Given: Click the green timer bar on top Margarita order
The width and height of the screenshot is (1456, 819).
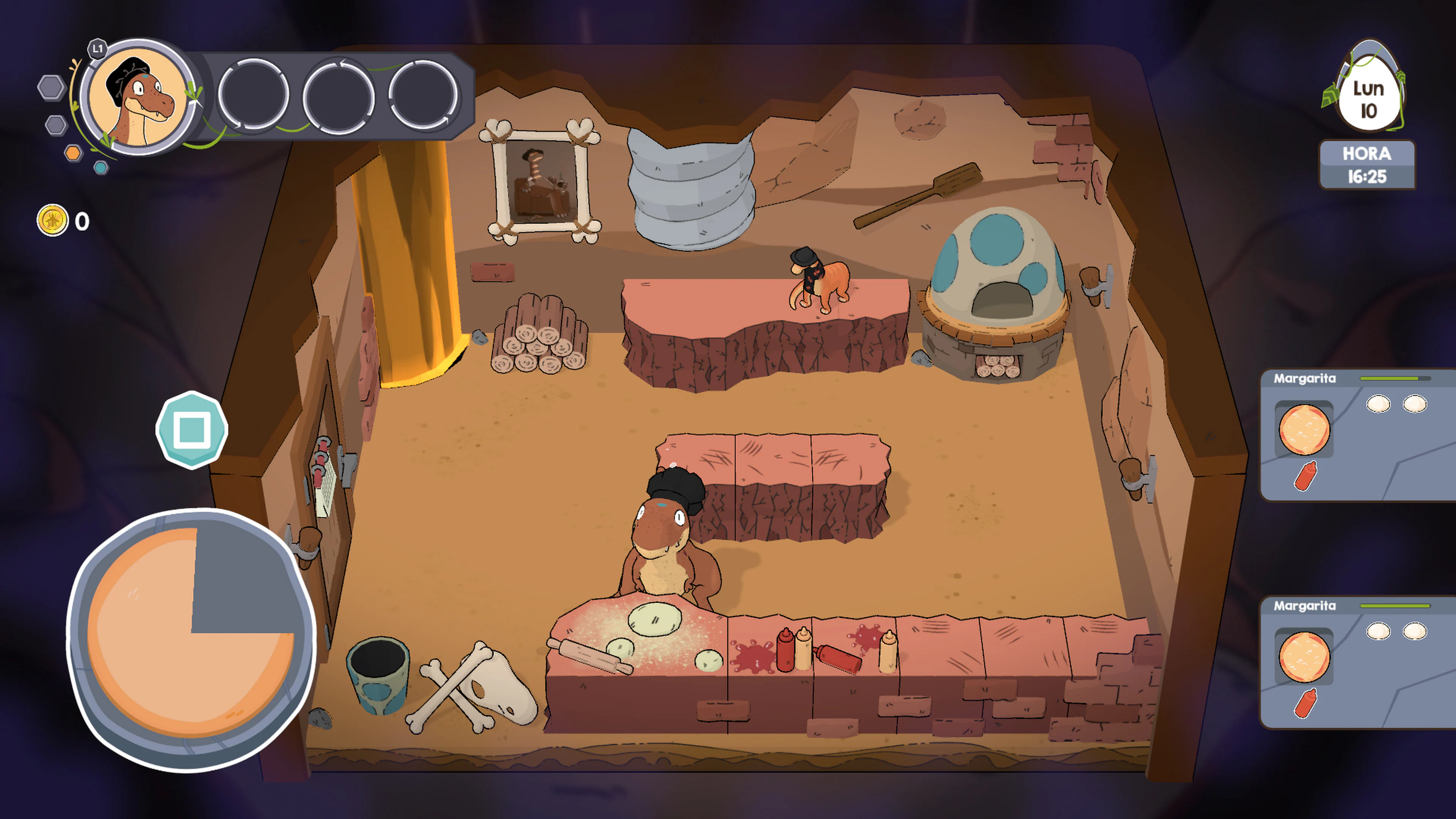Looking at the screenshot, I should (x=1390, y=380).
